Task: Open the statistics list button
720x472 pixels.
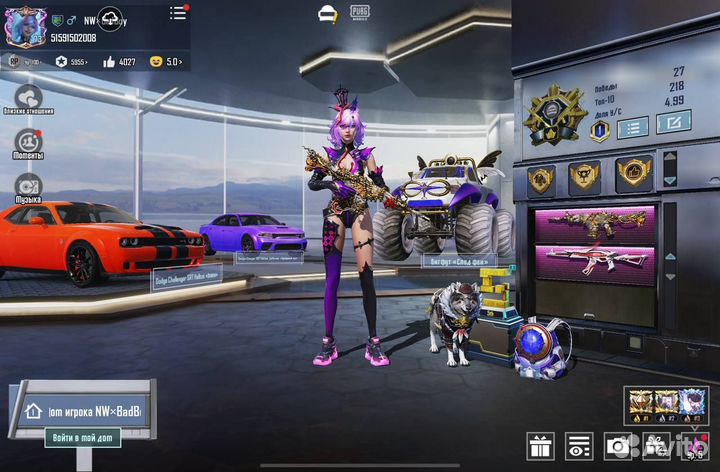Action: pyautogui.click(x=631, y=126)
